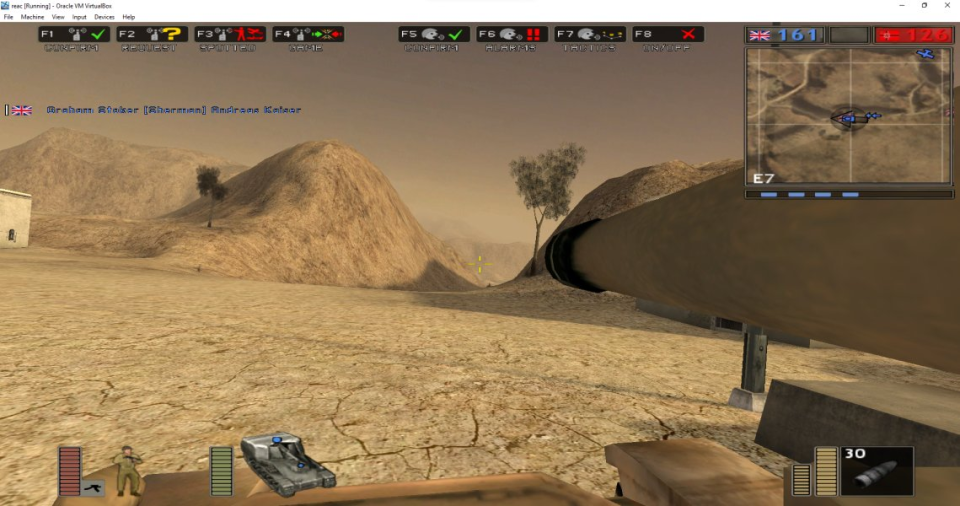Trigger the F6 Alarms command
Viewport: 960px width, 506px height.
[512, 34]
